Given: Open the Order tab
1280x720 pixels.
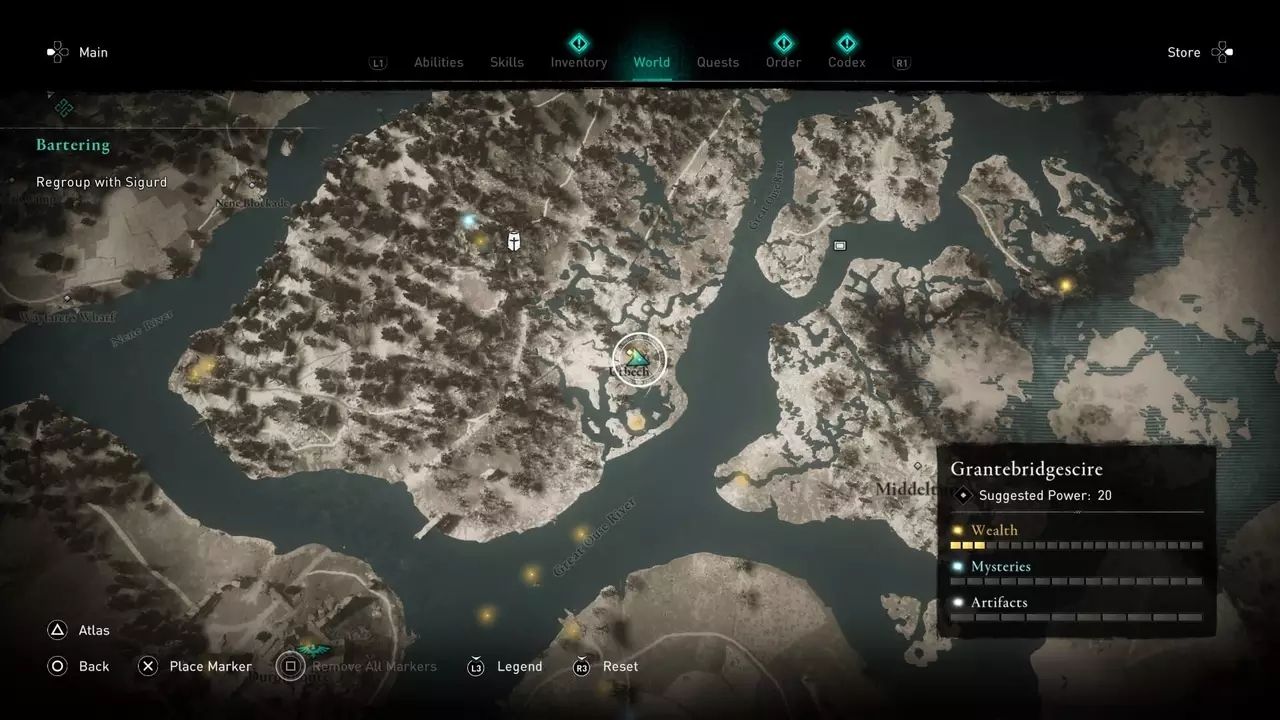Looking at the screenshot, I should 783,62.
